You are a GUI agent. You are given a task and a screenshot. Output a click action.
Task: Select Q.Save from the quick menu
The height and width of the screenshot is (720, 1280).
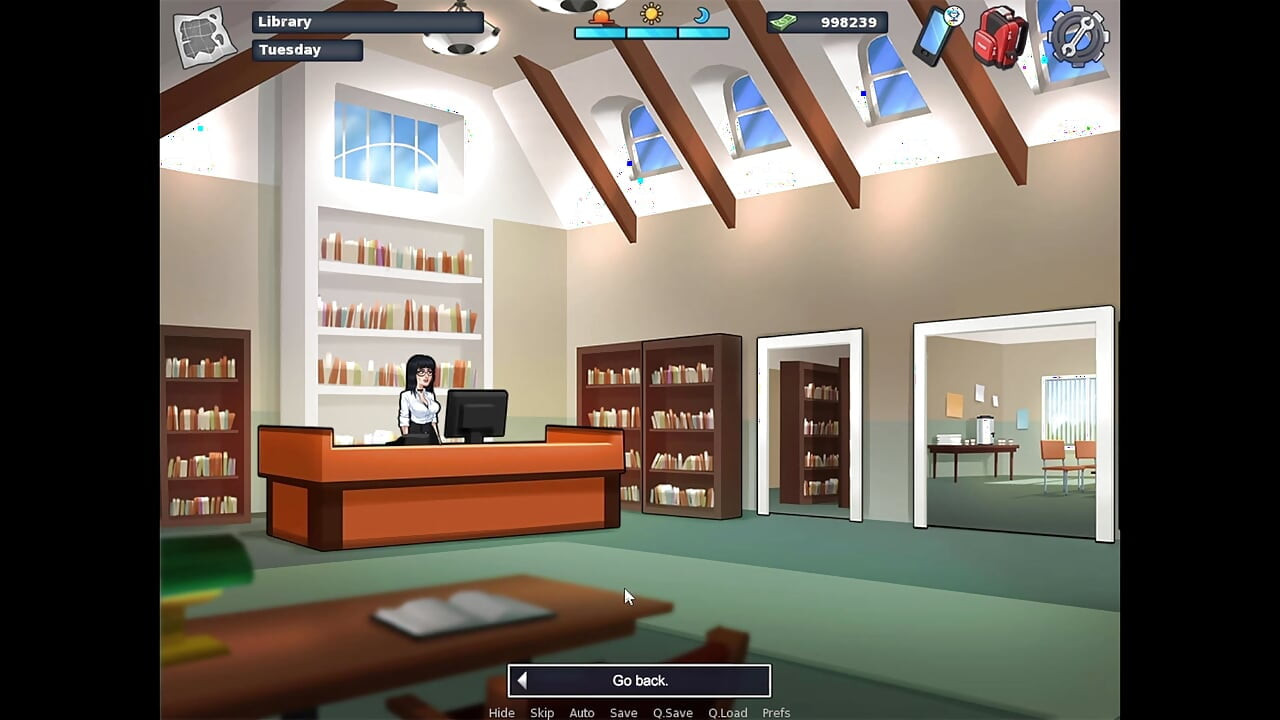(672, 712)
